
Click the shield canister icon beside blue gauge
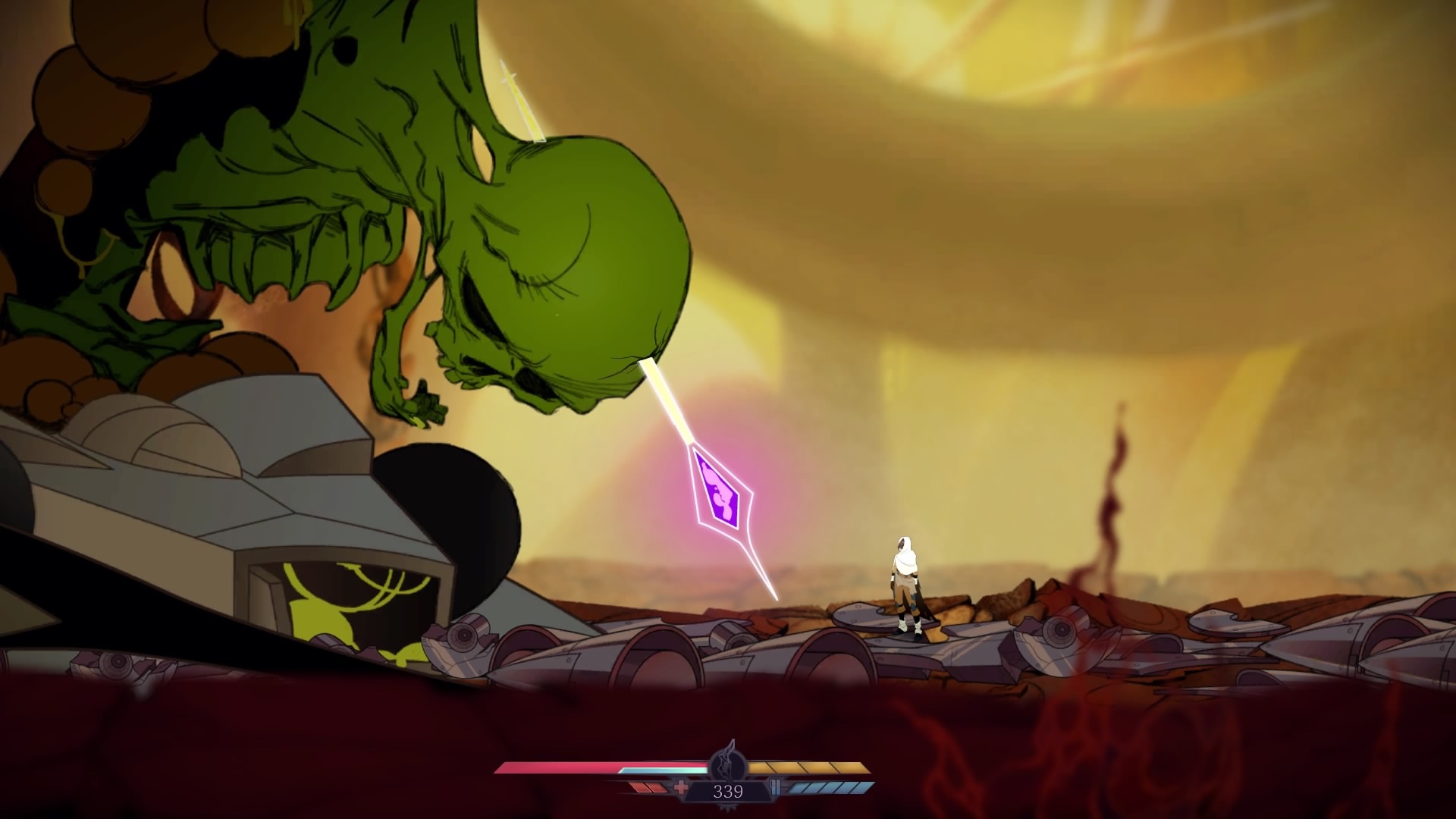(776, 787)
